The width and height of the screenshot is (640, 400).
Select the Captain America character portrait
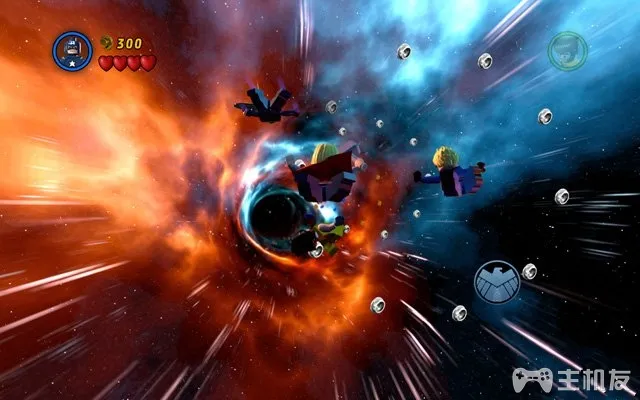pyautogui.click(x=72, y=50)
